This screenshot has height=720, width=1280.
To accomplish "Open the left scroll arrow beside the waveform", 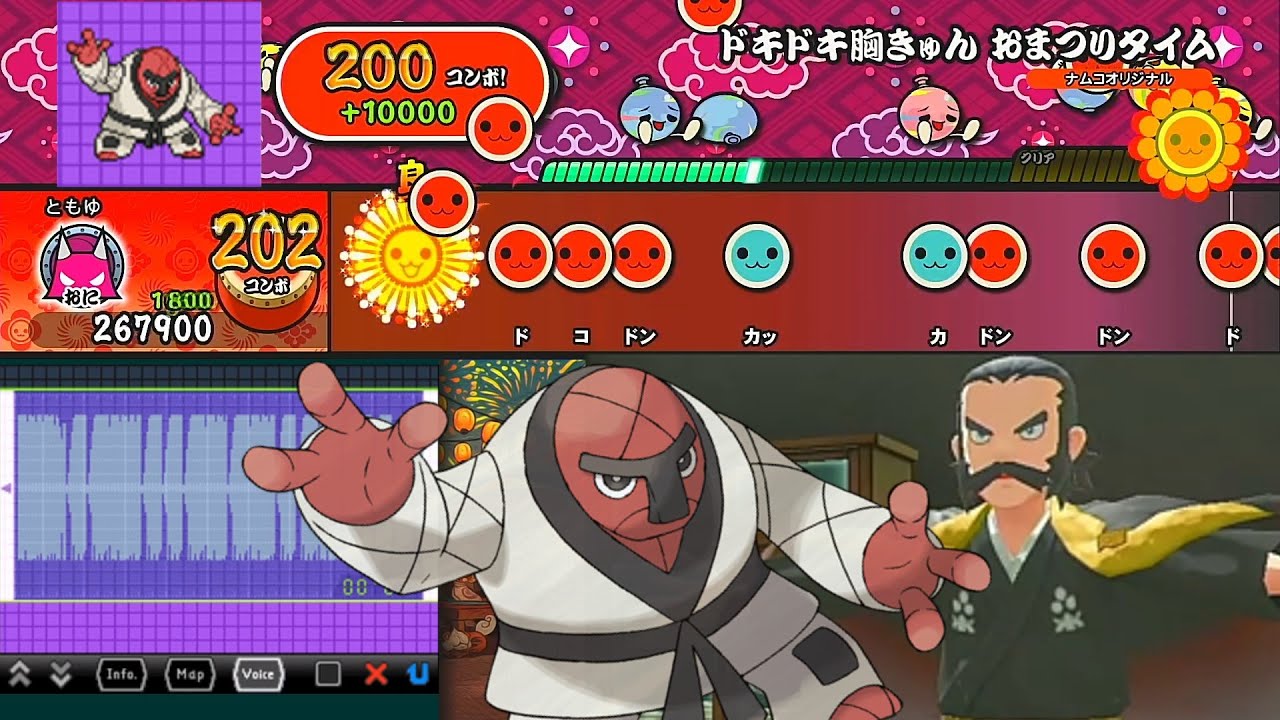I will pyautogui.click(x=7, y=490).
